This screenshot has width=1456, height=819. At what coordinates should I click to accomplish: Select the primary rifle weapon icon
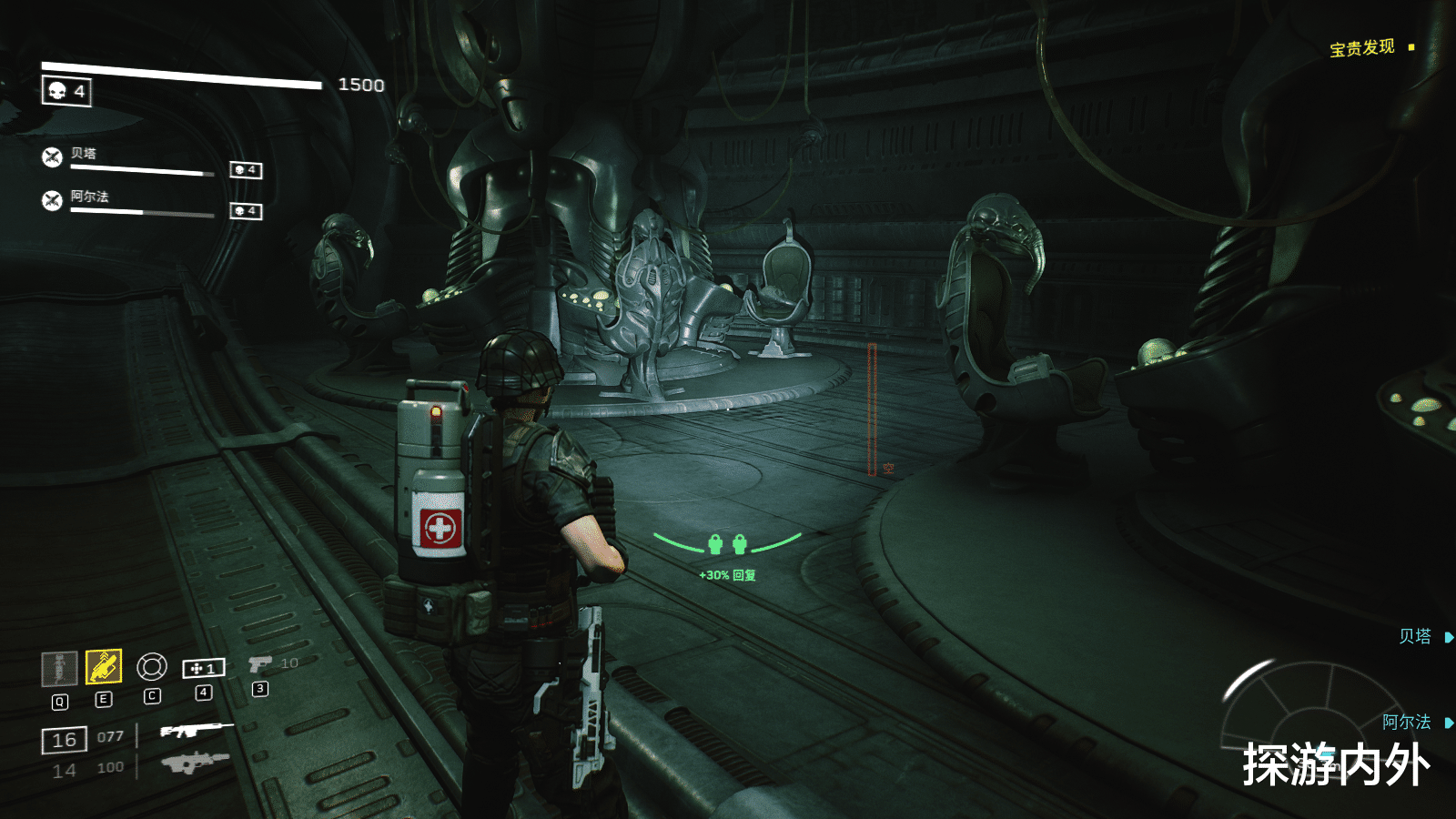point(196,730)
